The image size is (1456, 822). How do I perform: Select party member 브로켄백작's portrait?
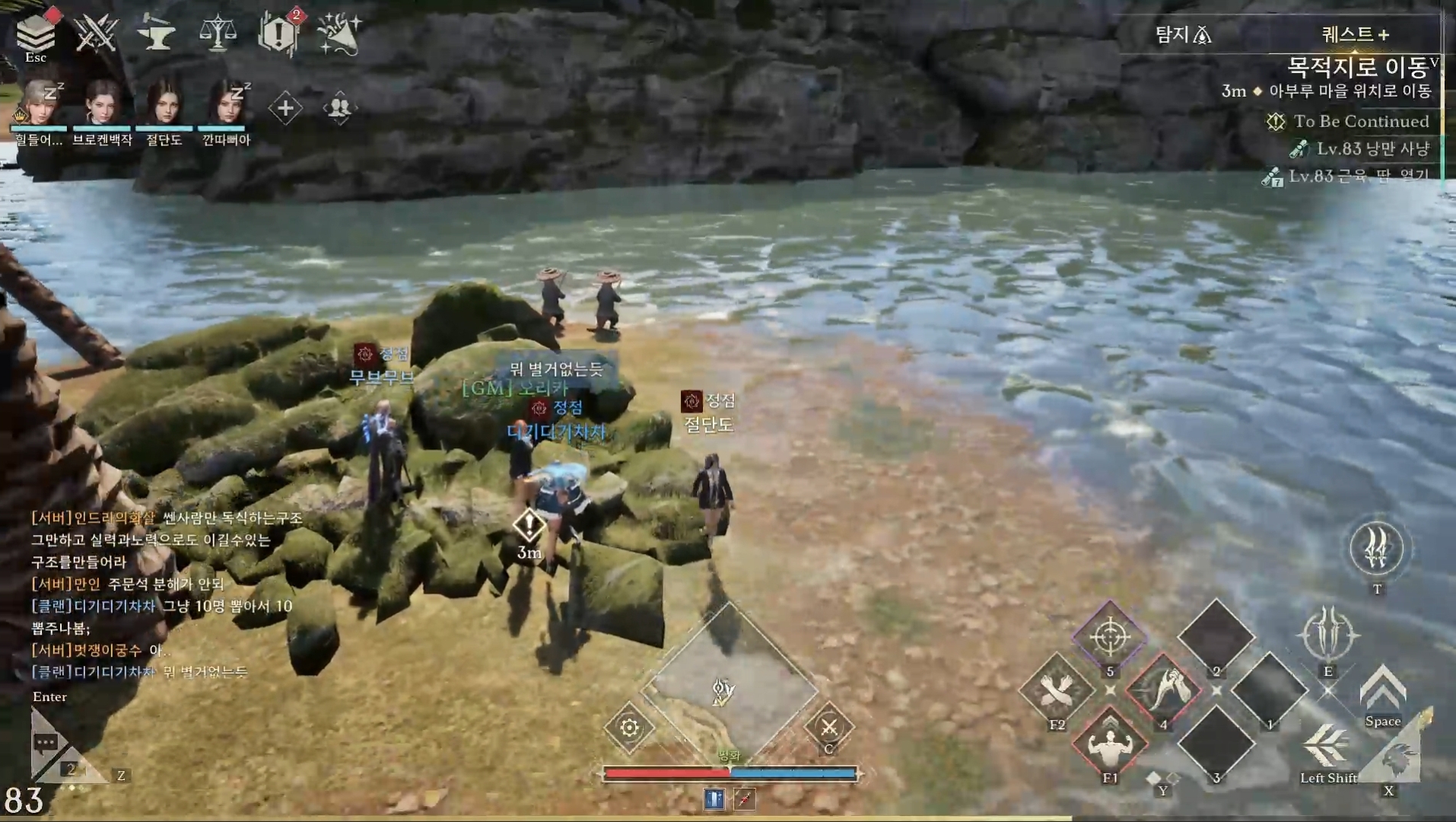102,103
